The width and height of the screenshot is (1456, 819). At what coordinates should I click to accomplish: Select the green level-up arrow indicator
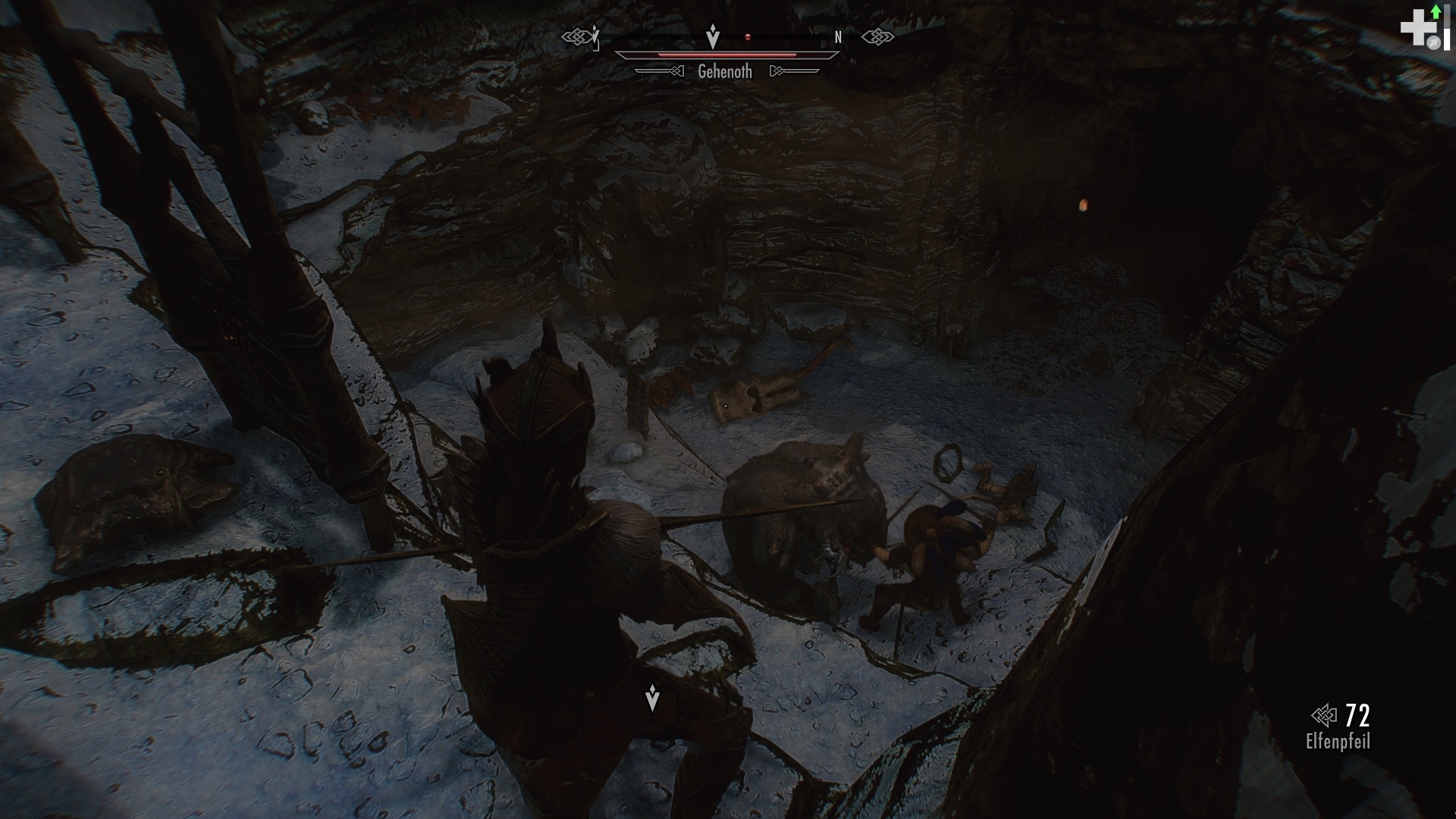pyautogui.click(x=1436, y=12)
